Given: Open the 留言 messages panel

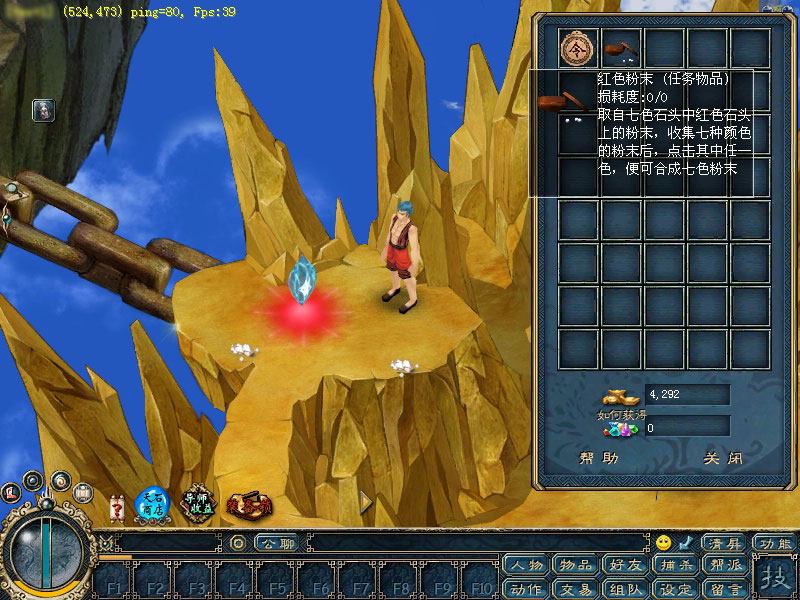Looking at the screenshot, I should pyautogui.click(x=719, y=588).
